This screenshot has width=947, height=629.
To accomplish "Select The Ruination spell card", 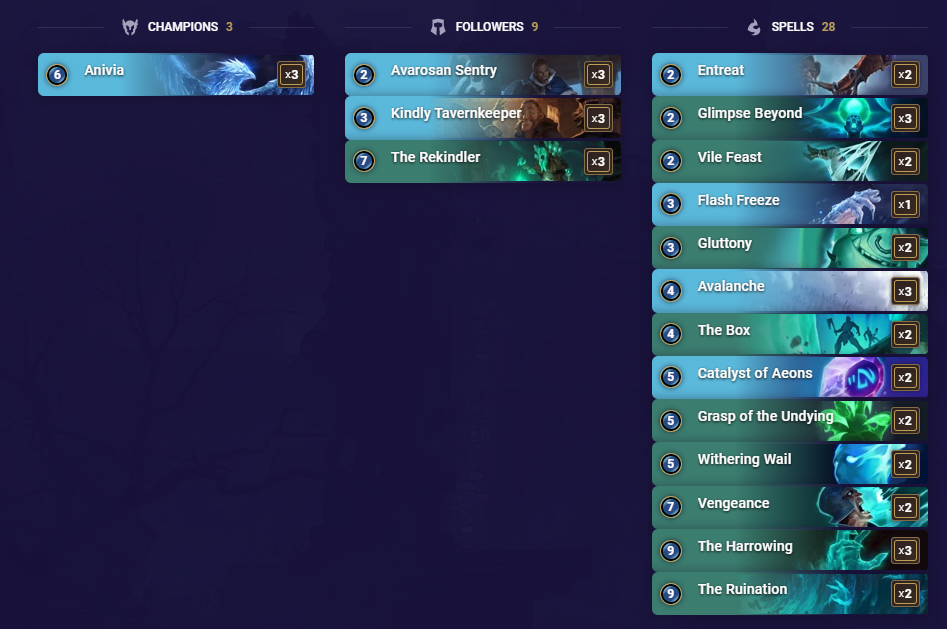I will tap(789, 593).
